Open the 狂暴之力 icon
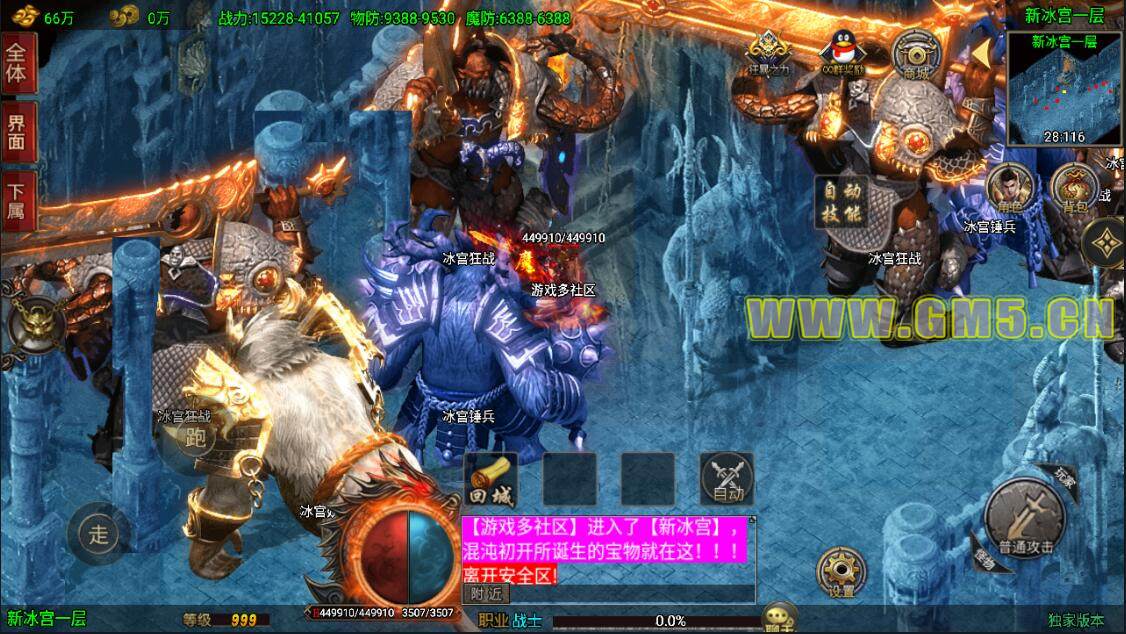Viewport: 1126px width, 634px height. click(x=768, y=53)
